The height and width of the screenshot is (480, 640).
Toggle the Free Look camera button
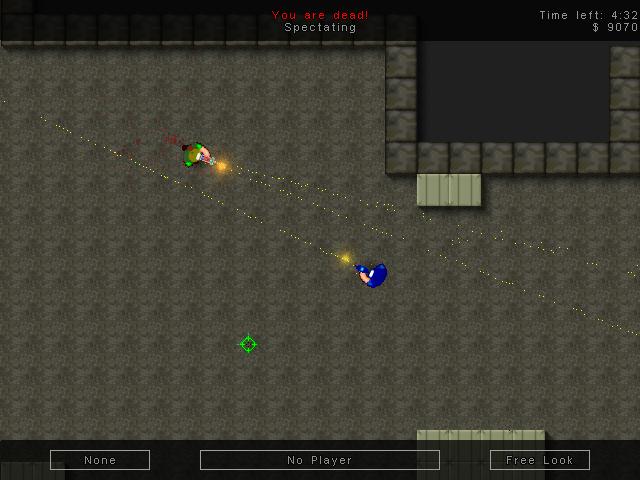point(540,460)
